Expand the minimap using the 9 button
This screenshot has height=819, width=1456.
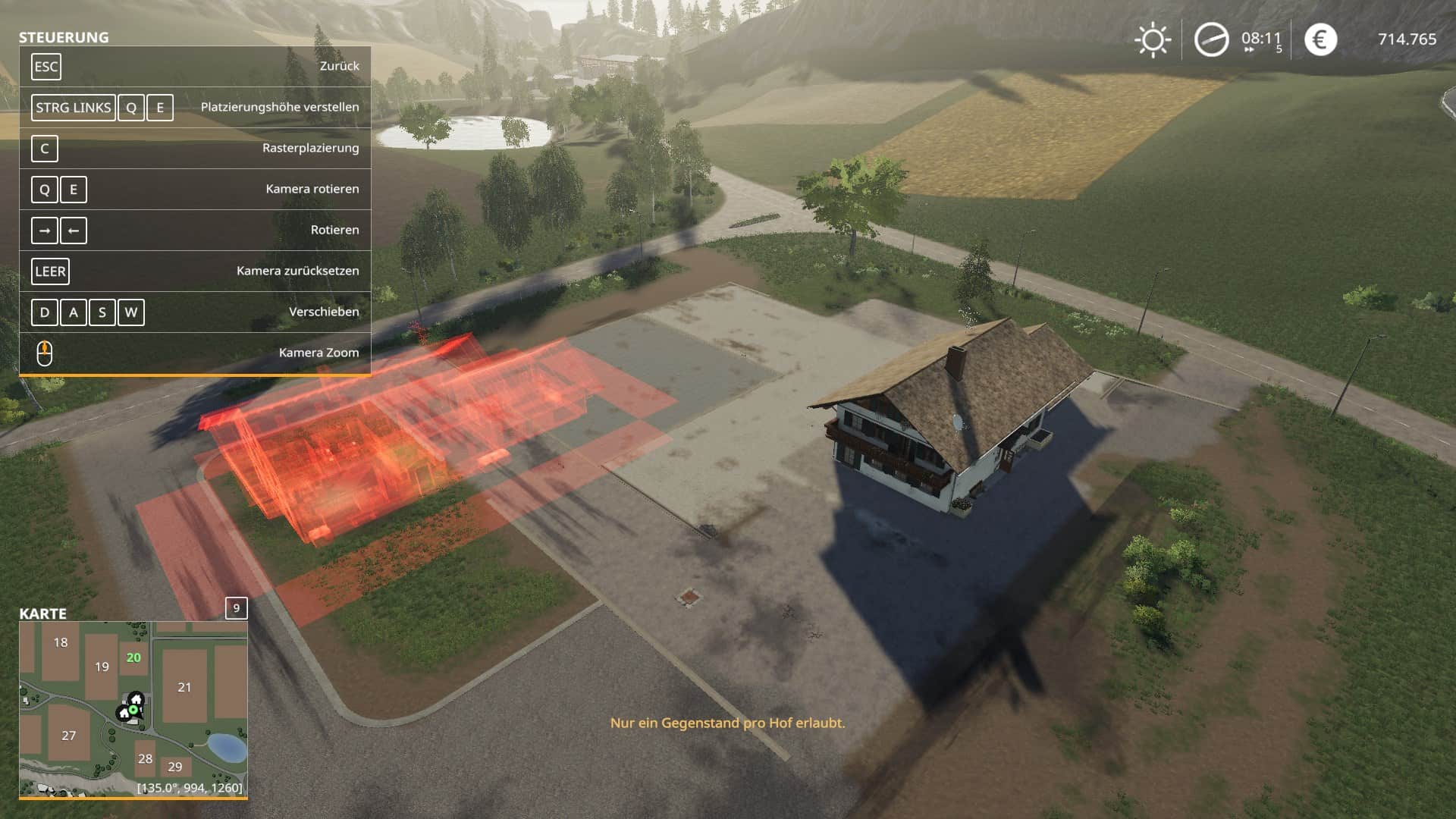(x=237, y=607)
